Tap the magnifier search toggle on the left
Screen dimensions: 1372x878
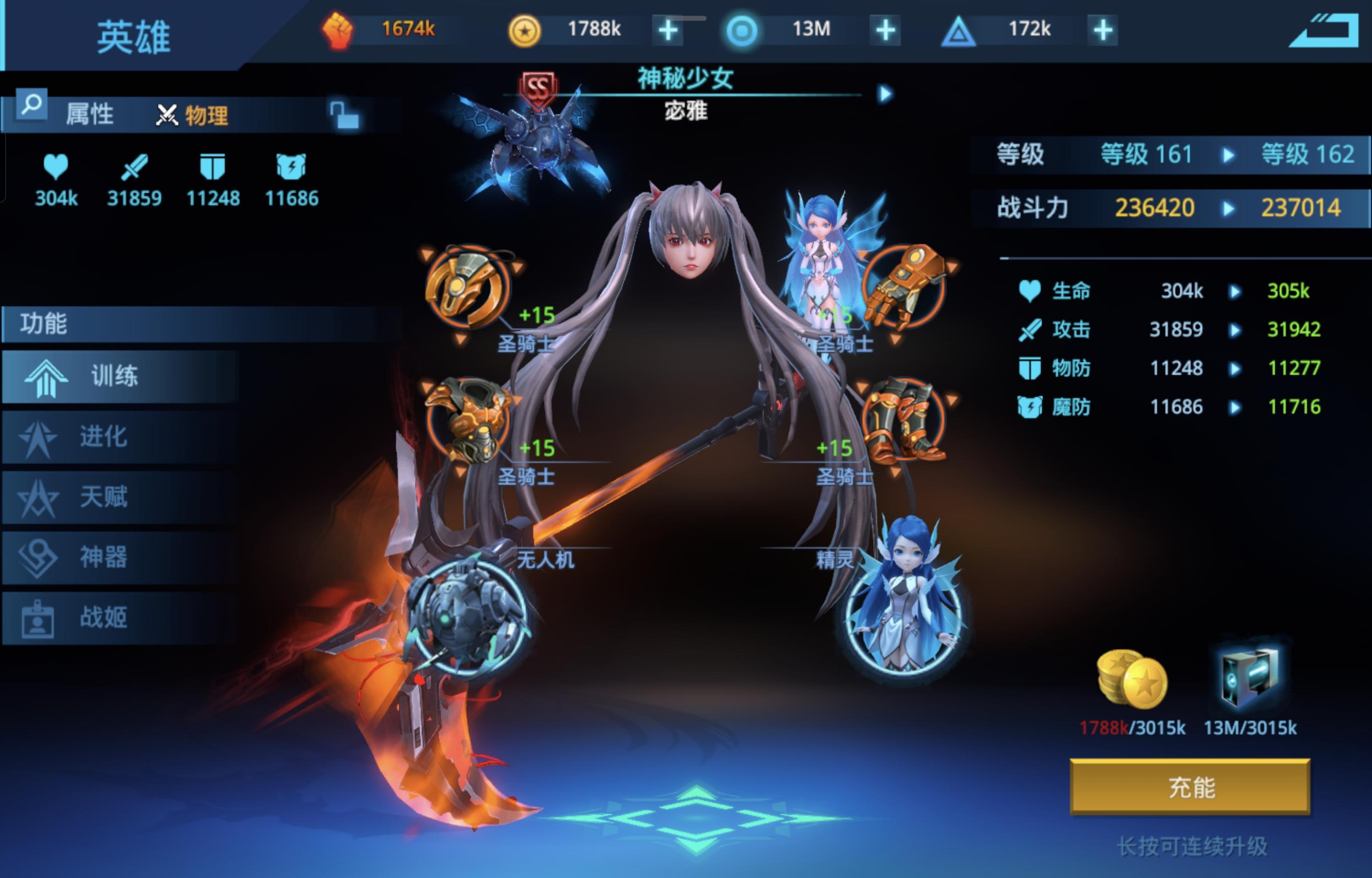tap(32, 104)
